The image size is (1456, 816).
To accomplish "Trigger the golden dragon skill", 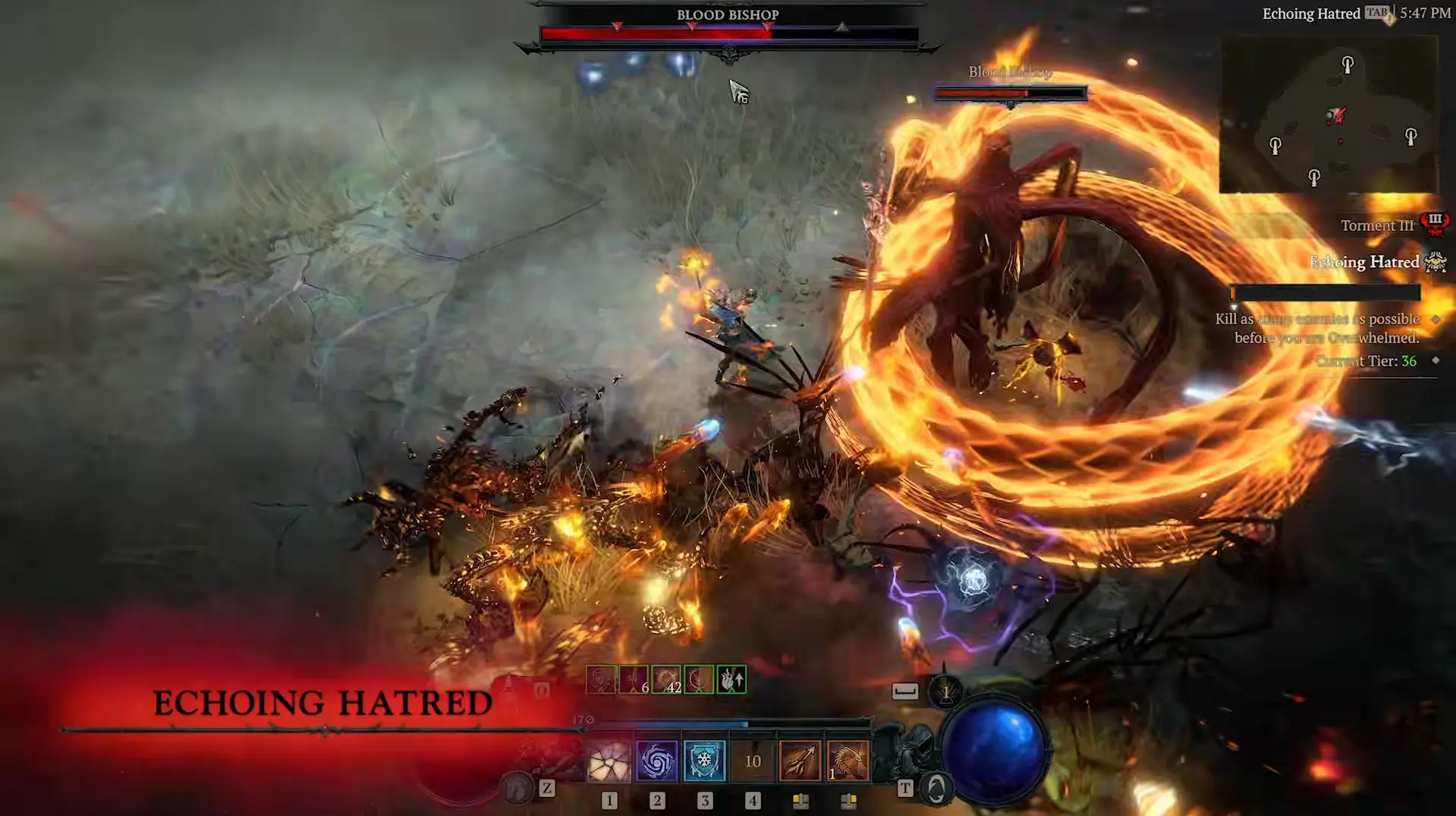I will click(x=848, y=761).
